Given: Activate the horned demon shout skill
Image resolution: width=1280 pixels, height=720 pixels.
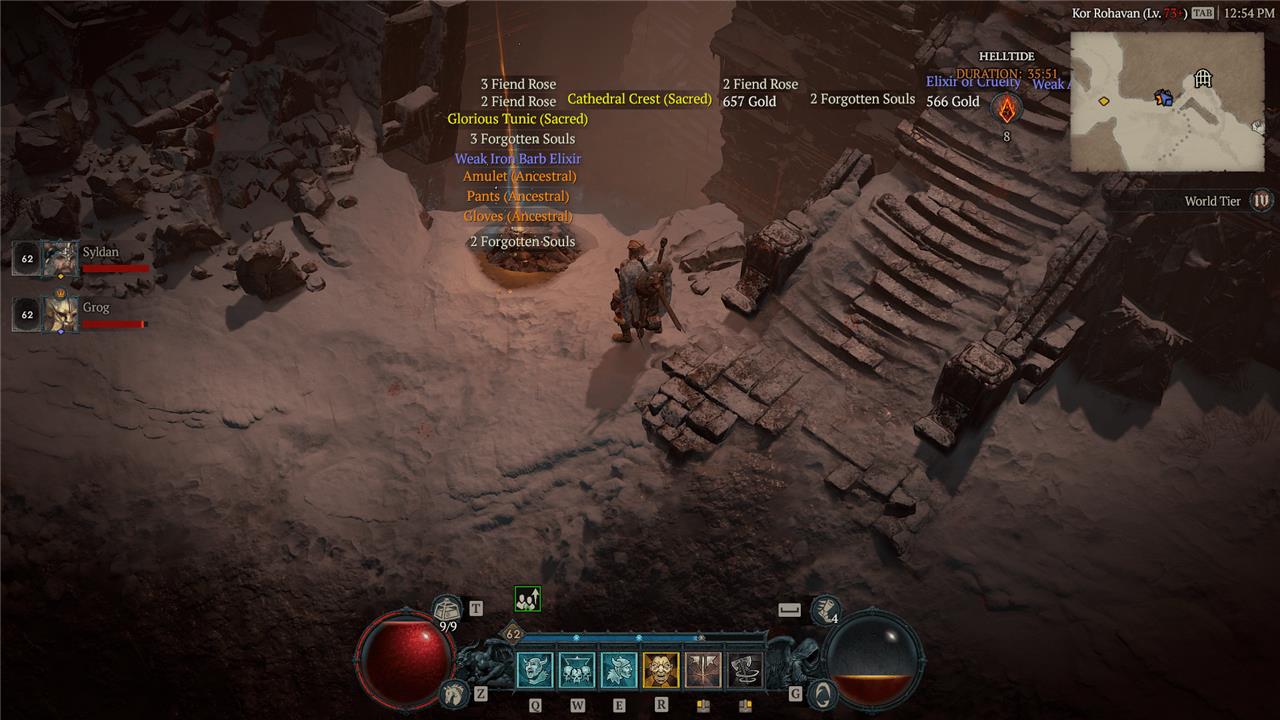Looking at the screenshot, I should tap(534, 670).
